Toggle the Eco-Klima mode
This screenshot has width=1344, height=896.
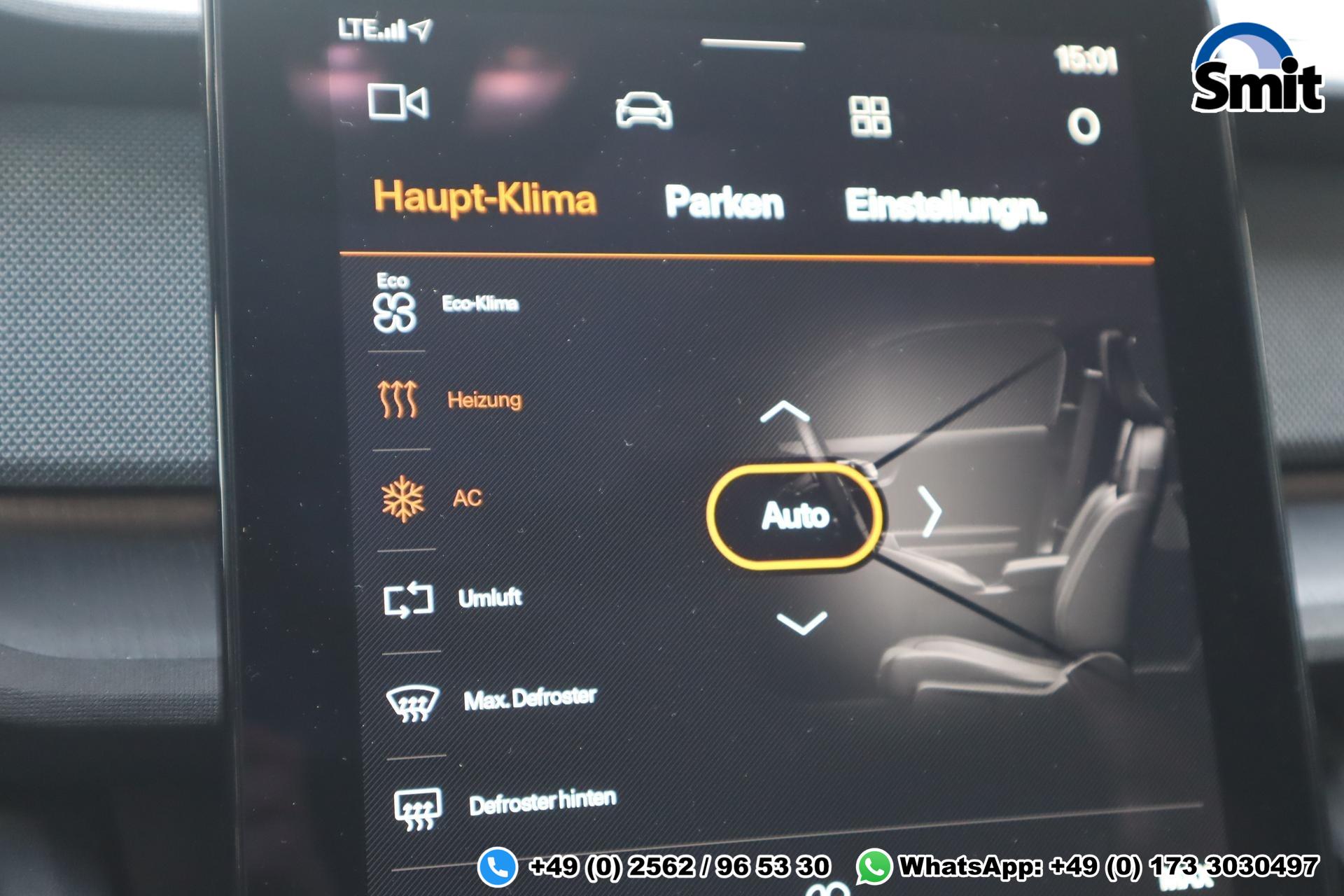click(x=445, y=305)
